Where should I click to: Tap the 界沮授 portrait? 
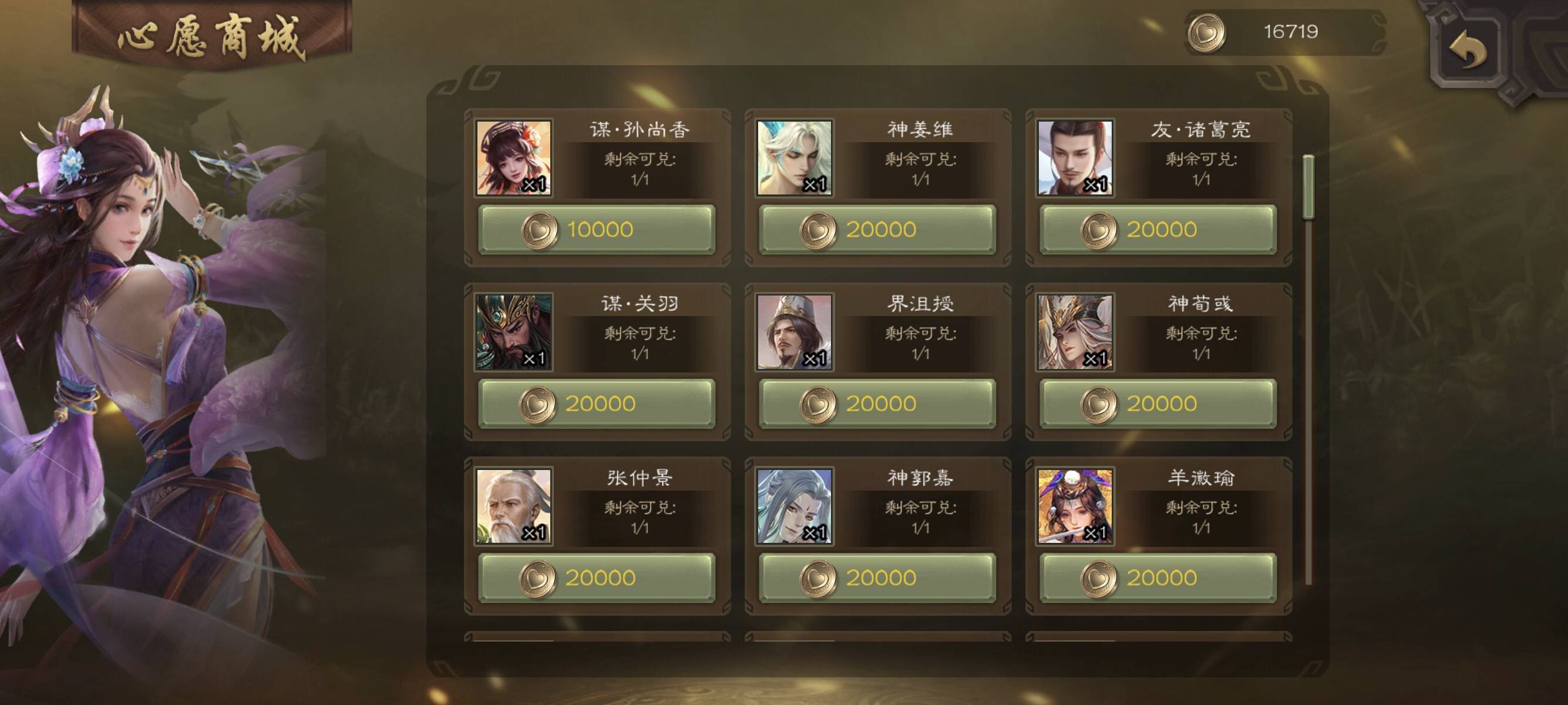795,332
